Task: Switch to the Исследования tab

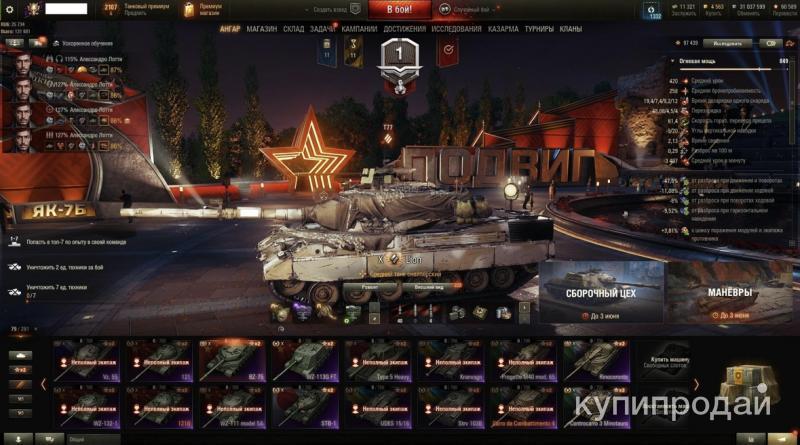Action: point(455,29)
